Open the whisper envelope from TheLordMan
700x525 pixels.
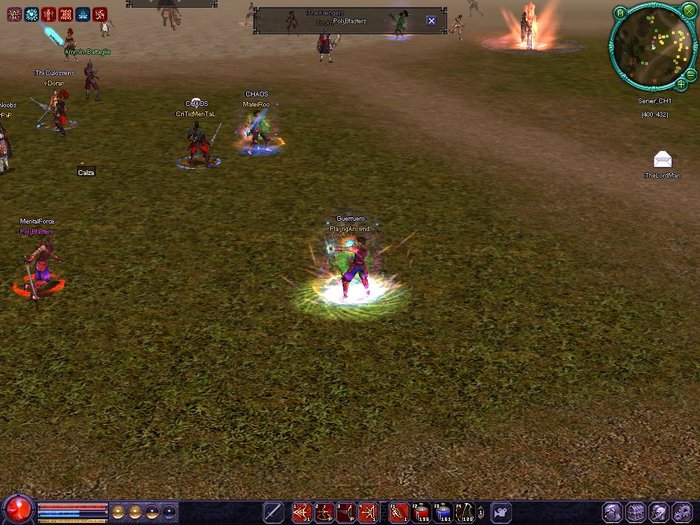(662, 160)
